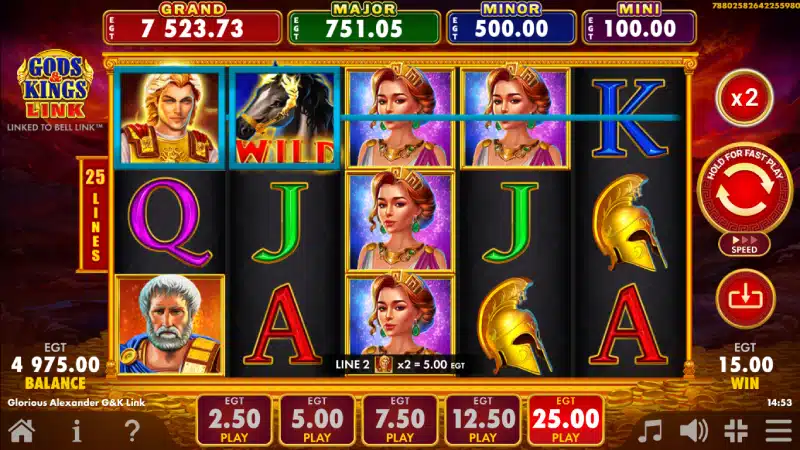Open the paytable info icon

coord(77,431)
